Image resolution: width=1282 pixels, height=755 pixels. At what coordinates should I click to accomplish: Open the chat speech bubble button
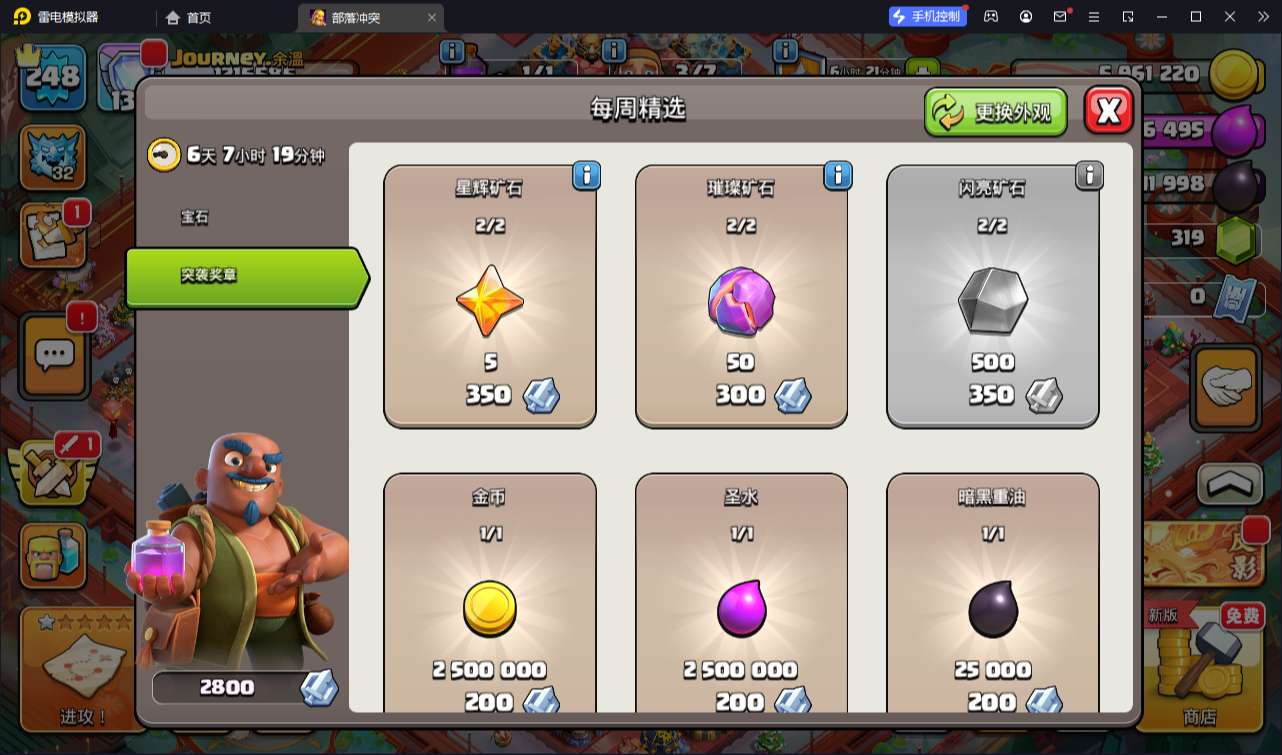click(54, 353)
